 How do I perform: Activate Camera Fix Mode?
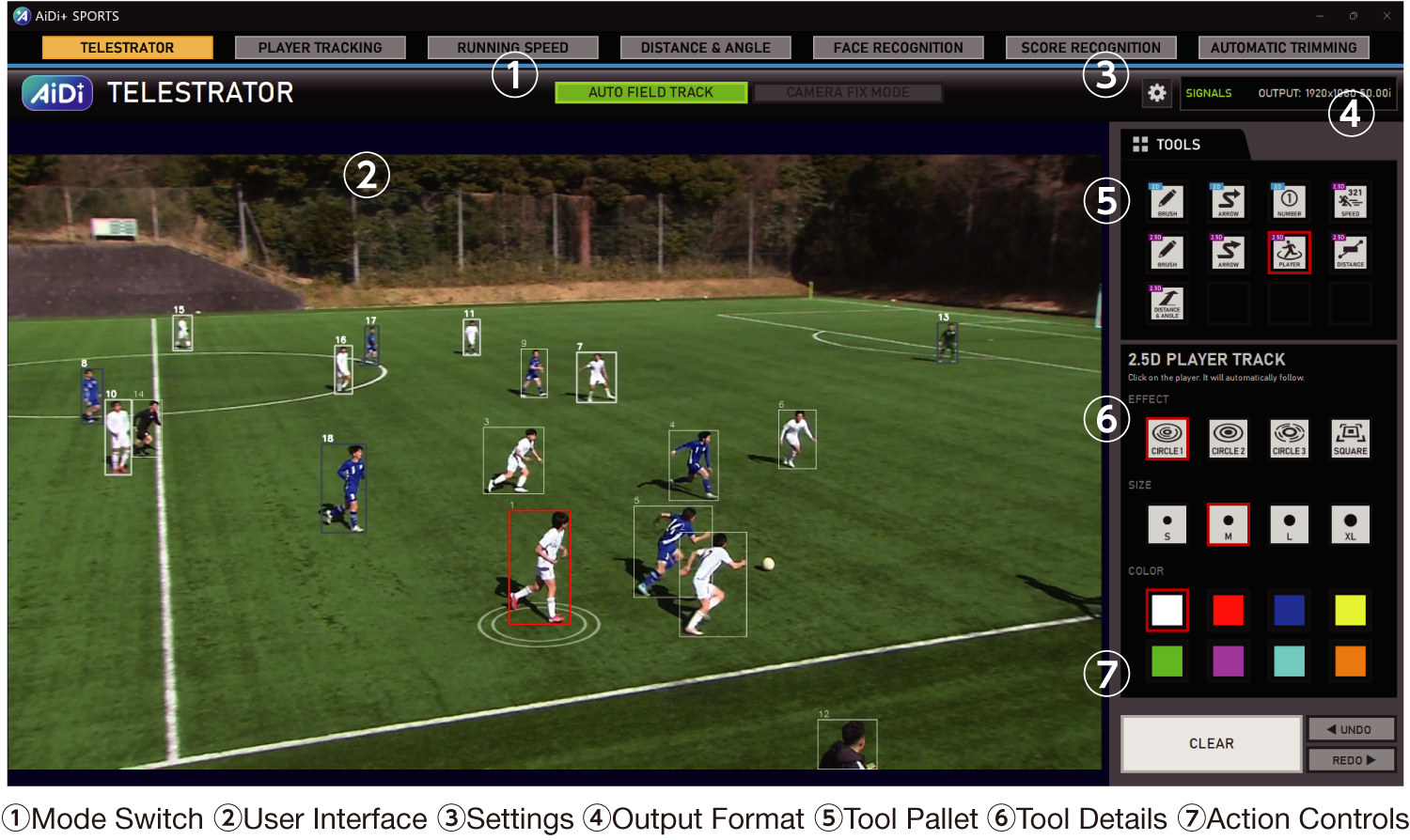coord(848,92)
